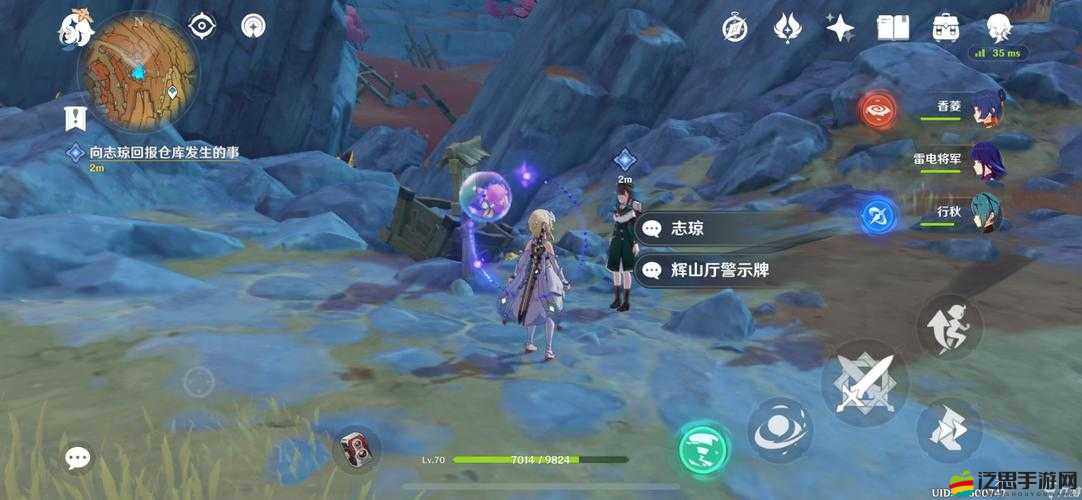This screenshot has height=500, width=1082.
Task: Open the adventurer handbook book icon
Action: coord(892,28)
